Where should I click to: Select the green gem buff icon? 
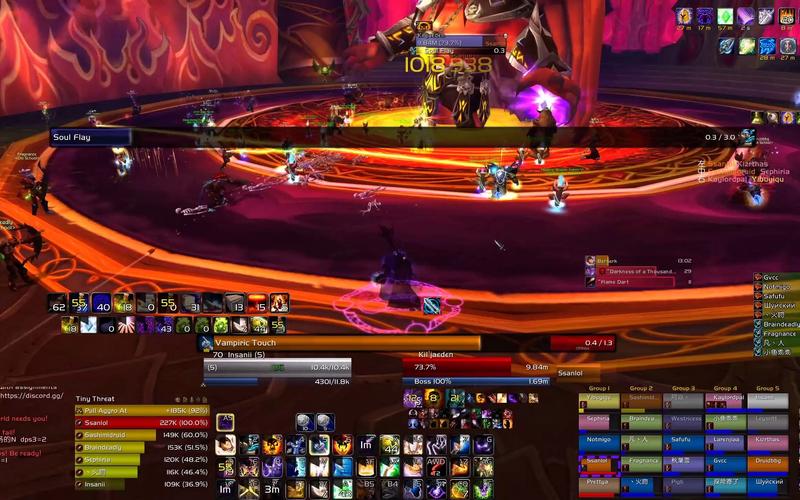[x=727, y=16]
